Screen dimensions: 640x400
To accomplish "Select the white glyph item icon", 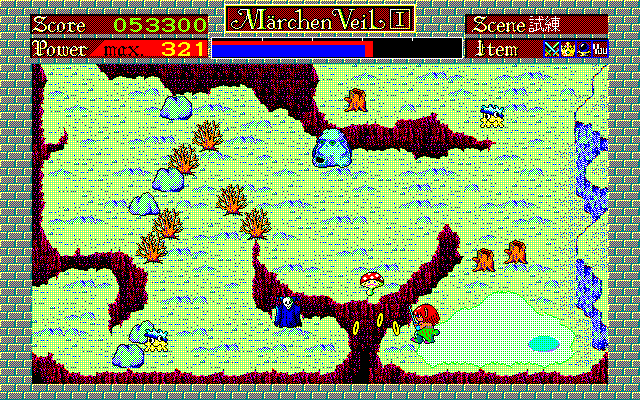I will tap(599, 47).
